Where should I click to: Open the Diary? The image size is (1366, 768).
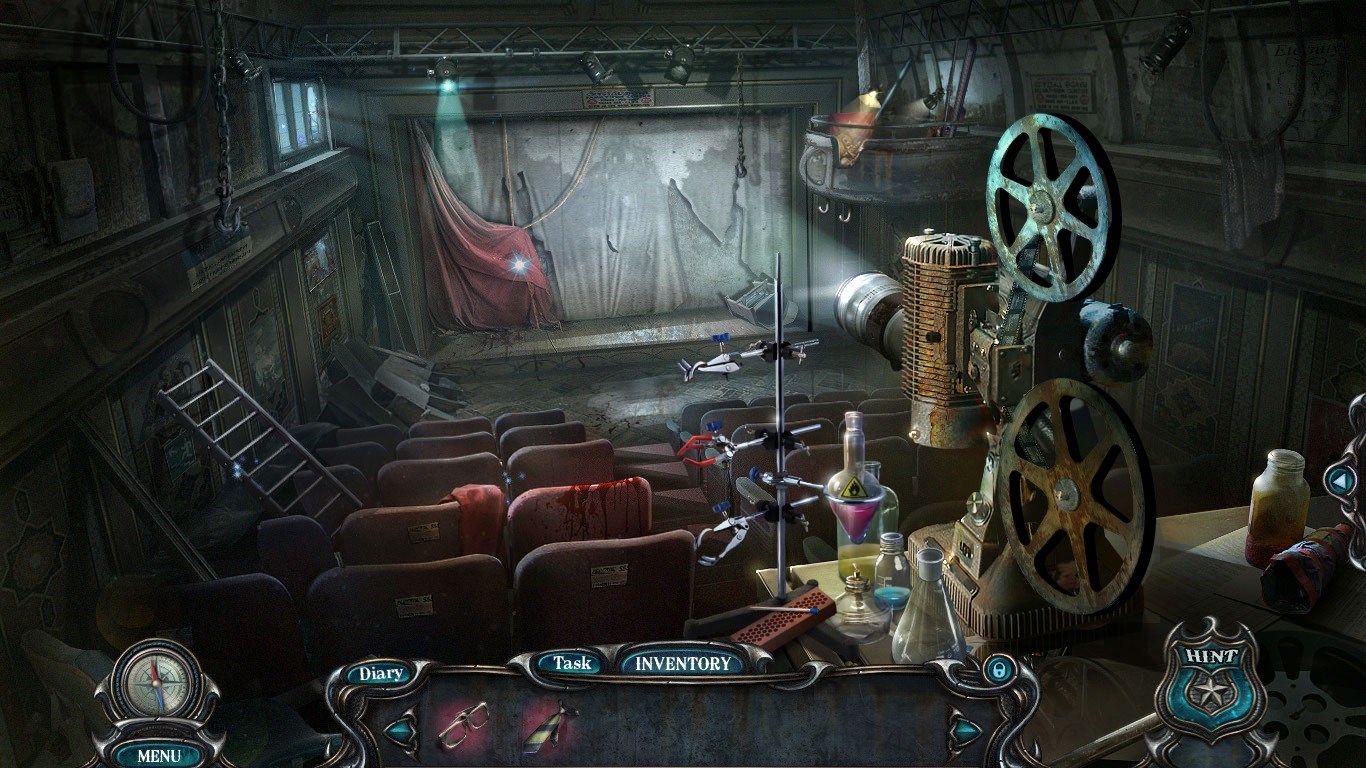coord(381,673)
